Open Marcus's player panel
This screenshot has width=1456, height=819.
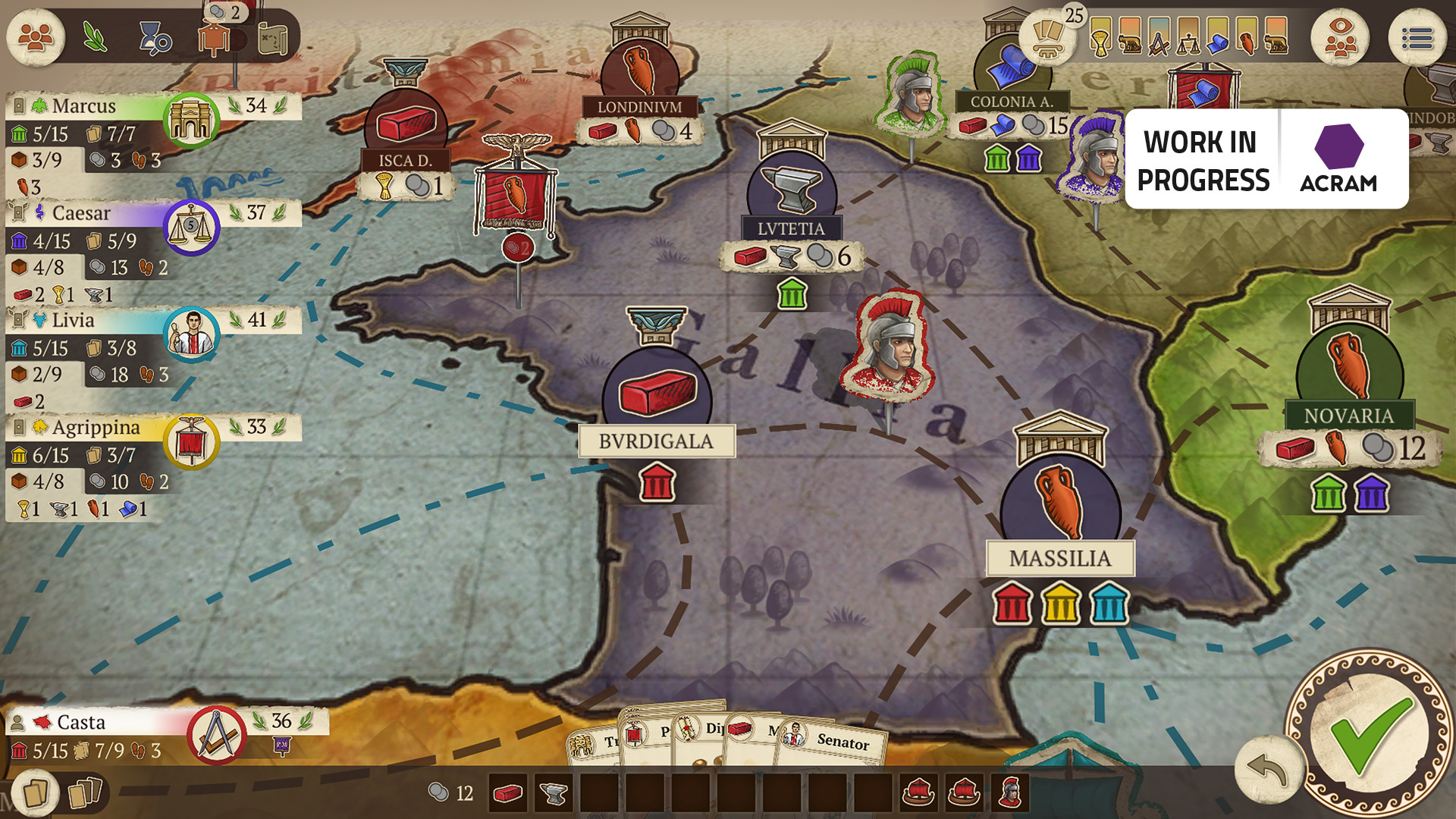(83, 106)
